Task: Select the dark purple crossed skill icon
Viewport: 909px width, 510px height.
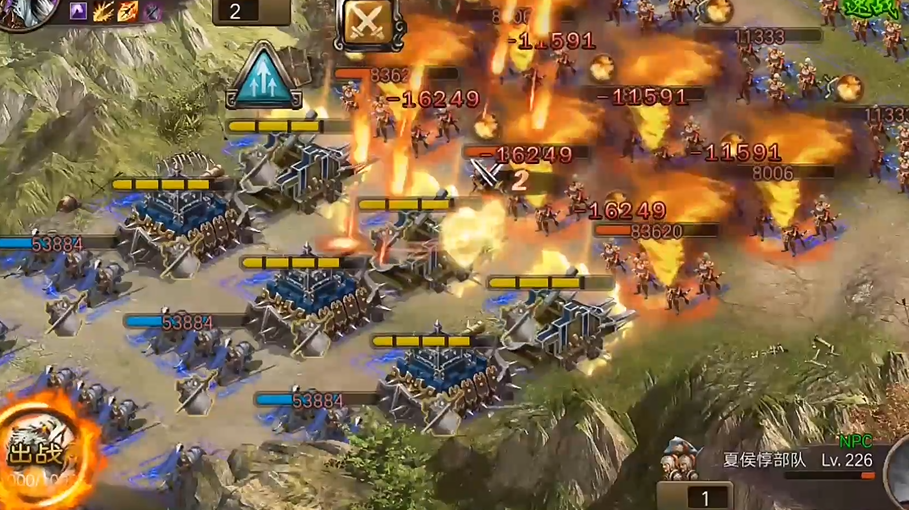Action: 151,12
